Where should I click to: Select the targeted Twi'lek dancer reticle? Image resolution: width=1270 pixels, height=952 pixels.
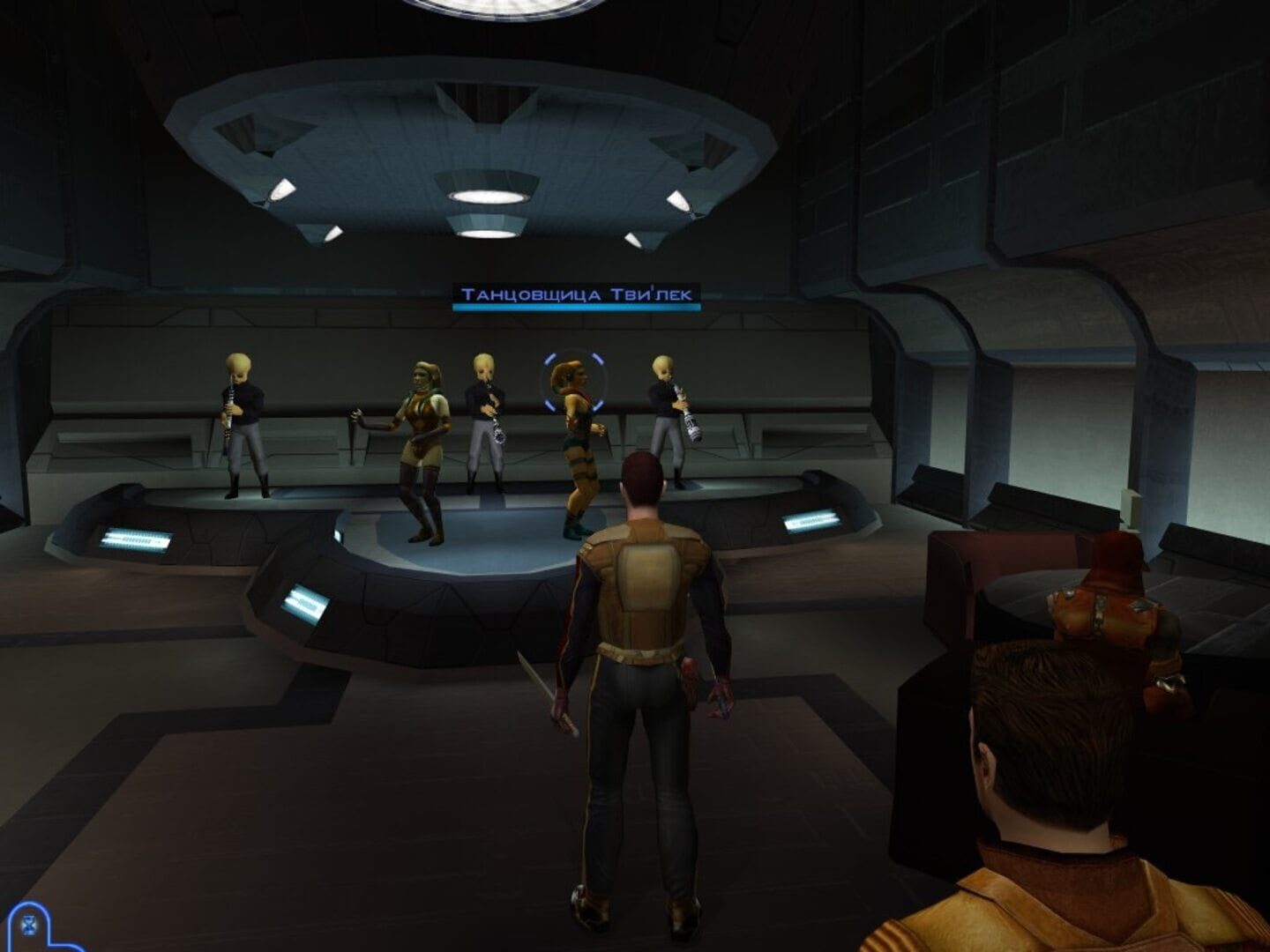pyautogui.click(x=574, y=383)
